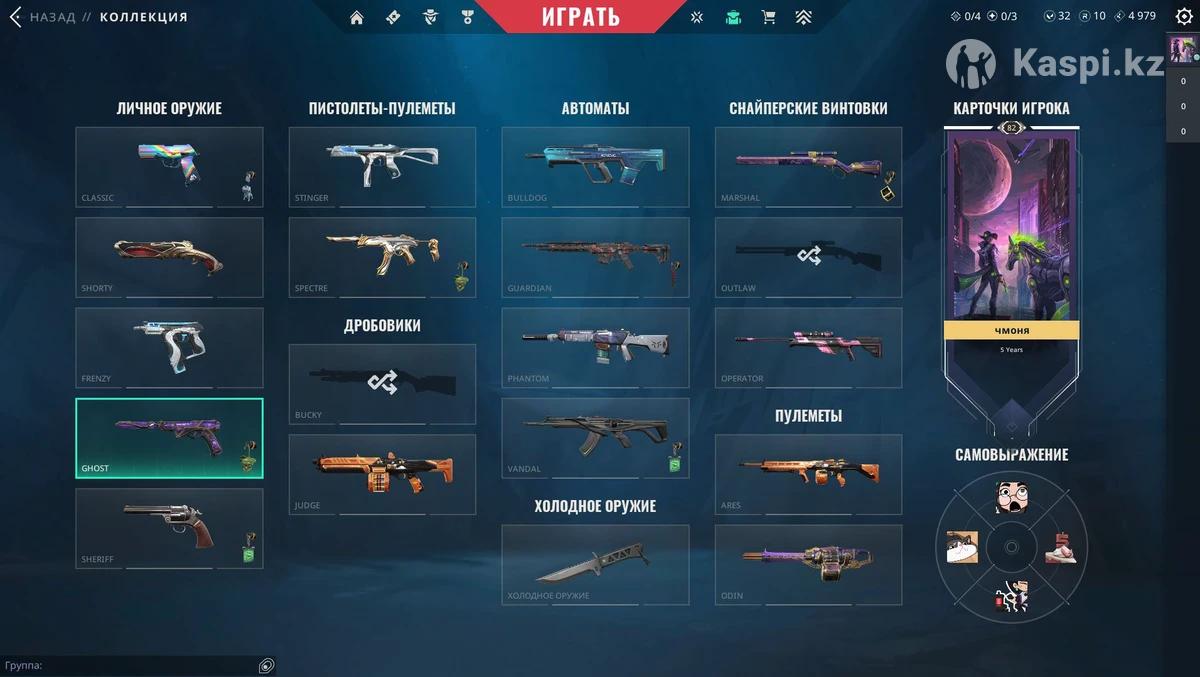This screenshot has height=677, width=1200.
Task: Open the Bucky shotgun slot
Action: point(382,384)
